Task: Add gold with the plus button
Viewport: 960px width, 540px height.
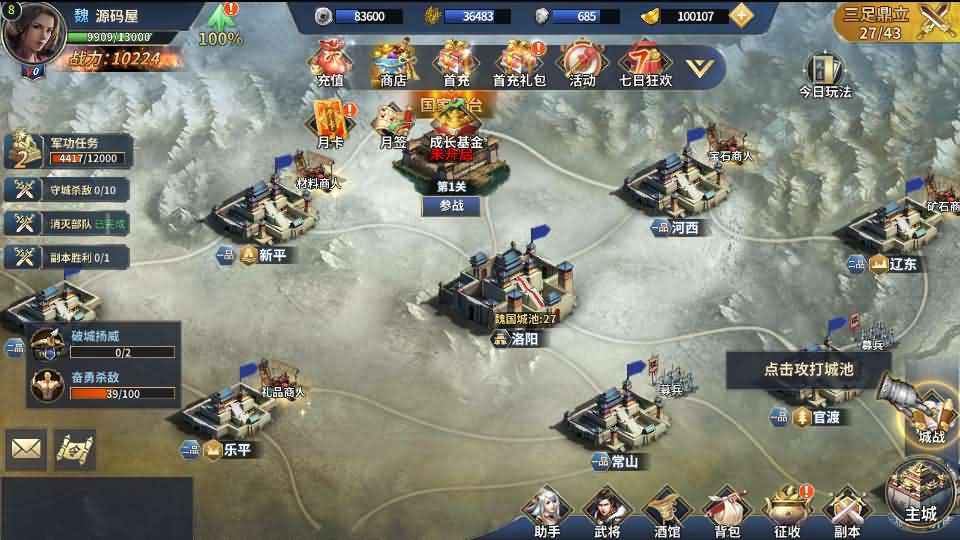Action: point(741,15)
